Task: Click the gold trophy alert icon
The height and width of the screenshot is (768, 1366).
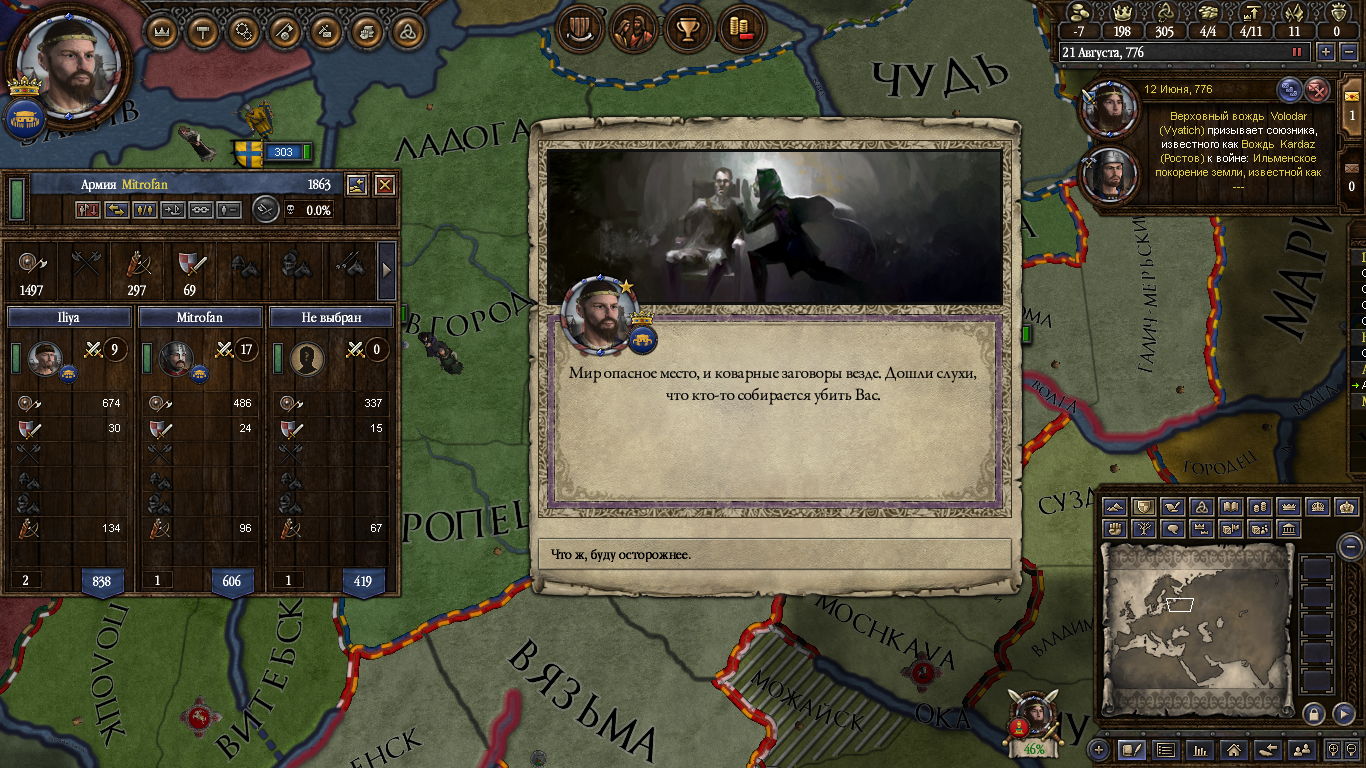Action: pos(687,30)
